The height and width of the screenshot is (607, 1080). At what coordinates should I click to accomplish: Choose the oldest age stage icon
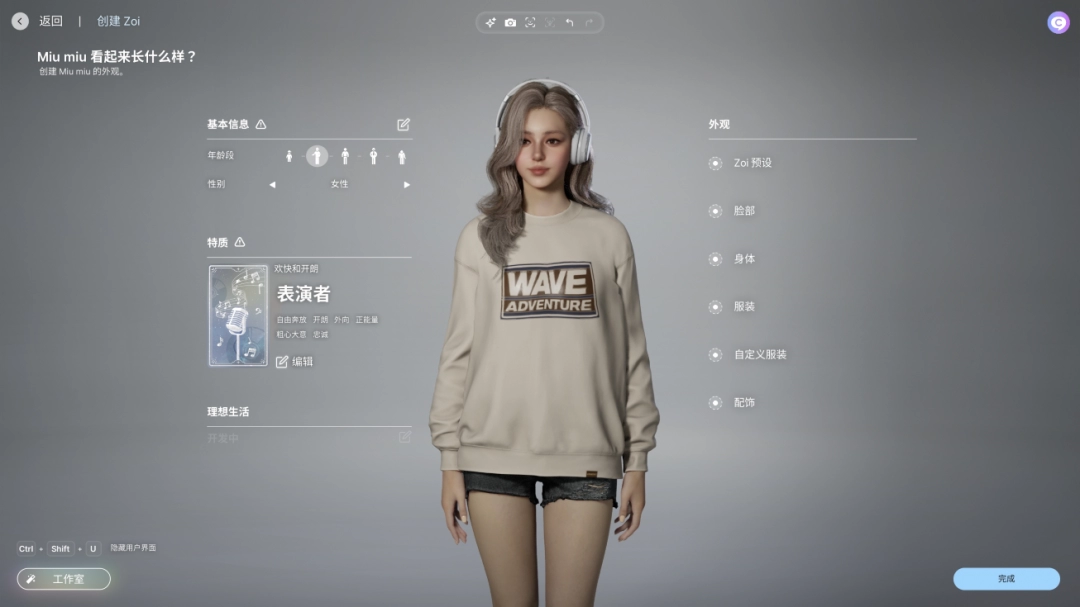tap(402, 157)
